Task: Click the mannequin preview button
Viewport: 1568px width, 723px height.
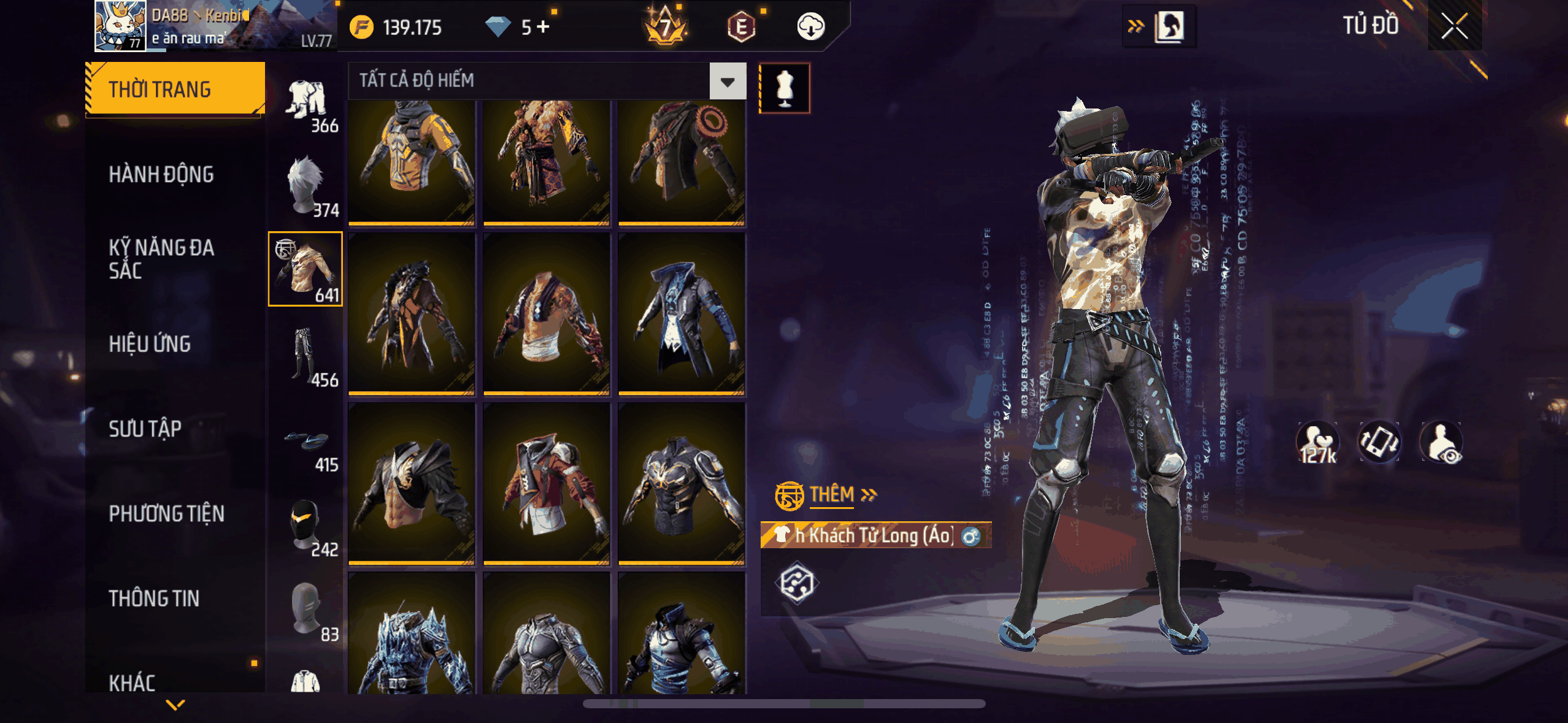Action: pyautogui.click(x=785, y=88)
